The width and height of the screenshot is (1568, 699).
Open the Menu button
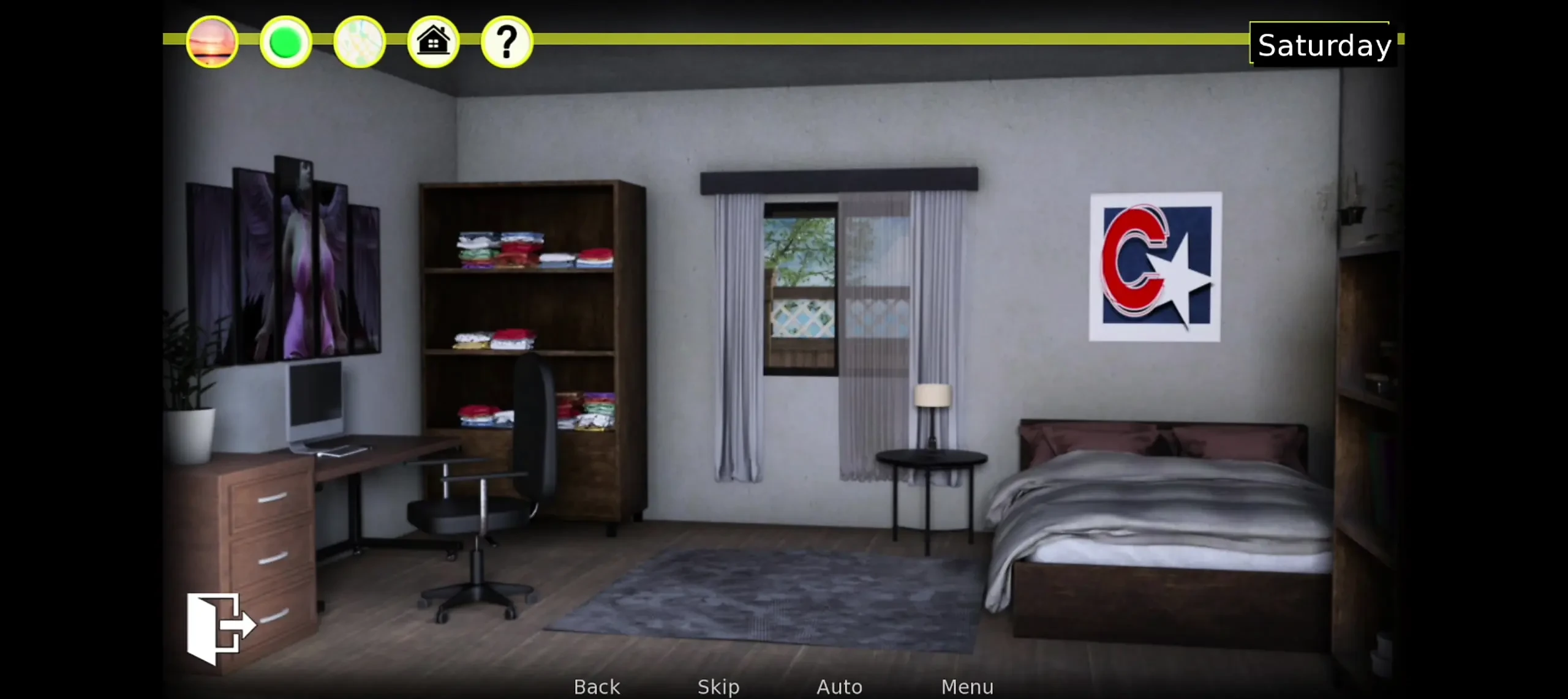(967, 687)
